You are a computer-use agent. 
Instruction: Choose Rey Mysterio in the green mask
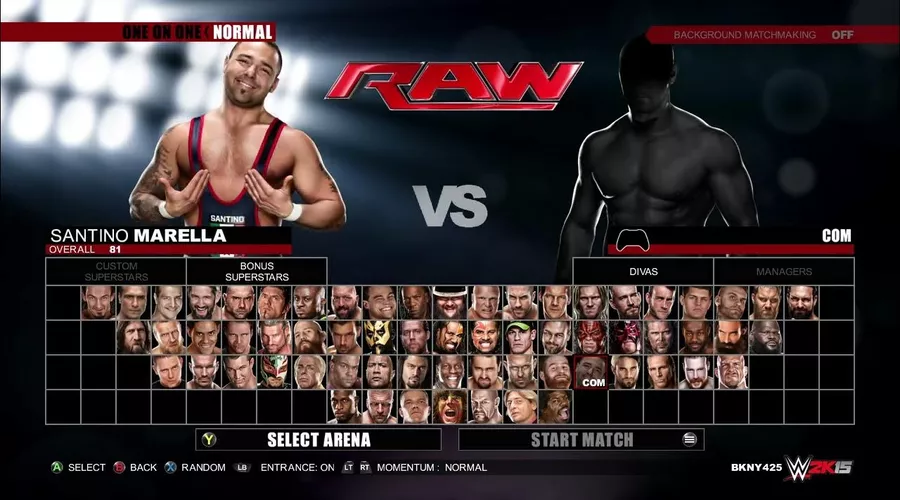tap(274, 372)
